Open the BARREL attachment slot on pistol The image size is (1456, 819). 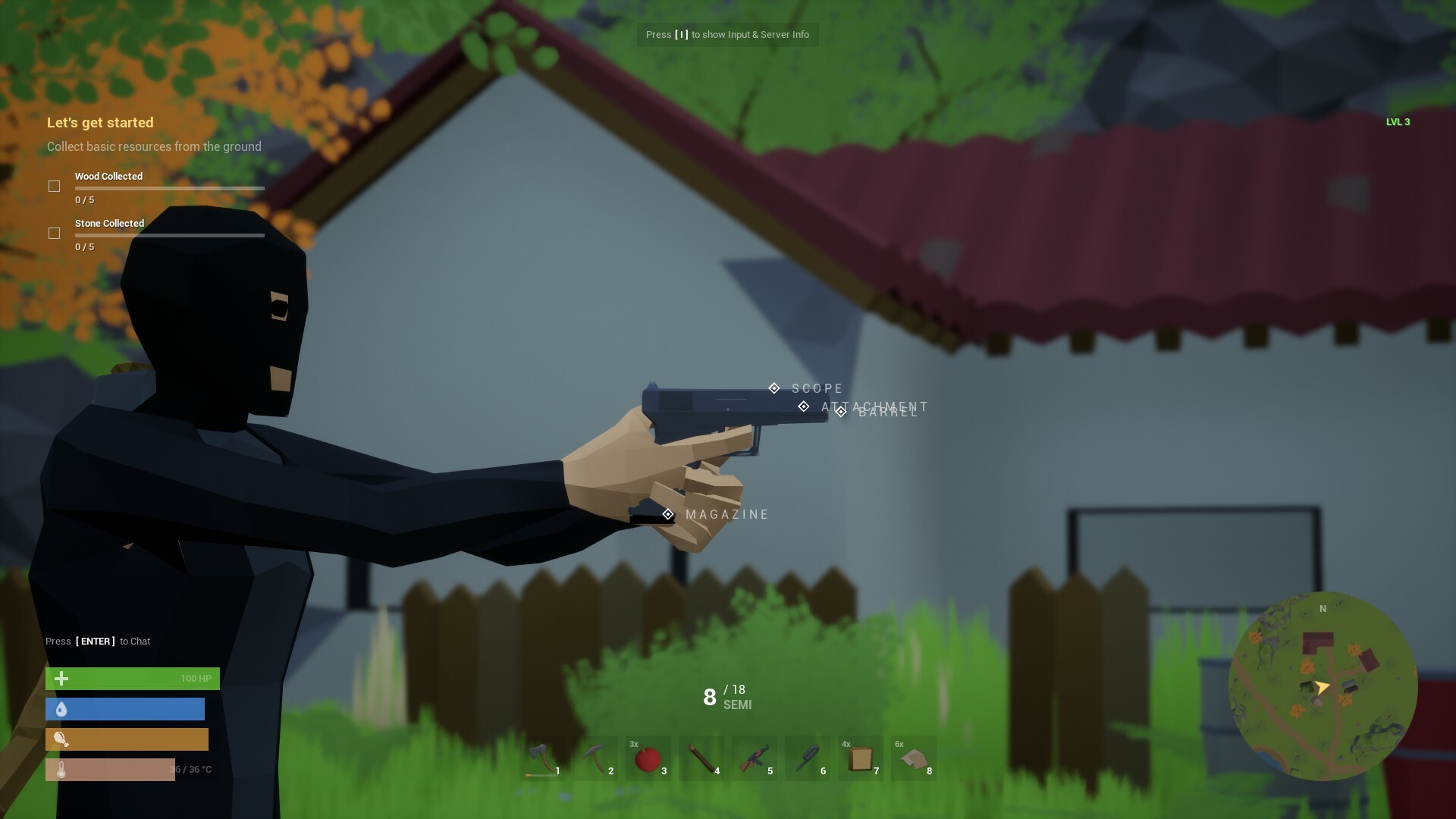tap(841, 412)
